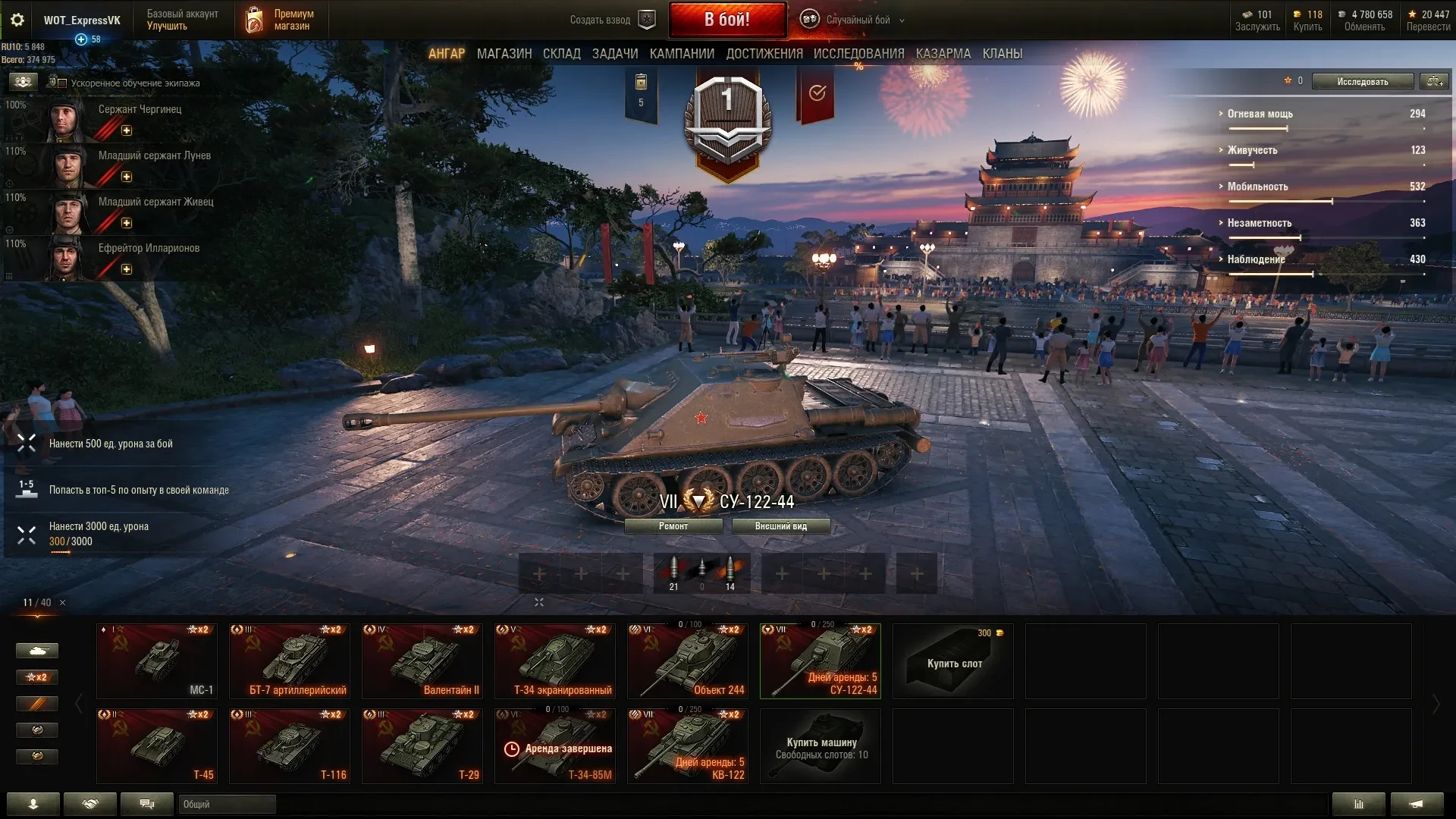Open the settings gear menu
The width and height of the screenshot is (1456, 819).
(x=17, y=20)
